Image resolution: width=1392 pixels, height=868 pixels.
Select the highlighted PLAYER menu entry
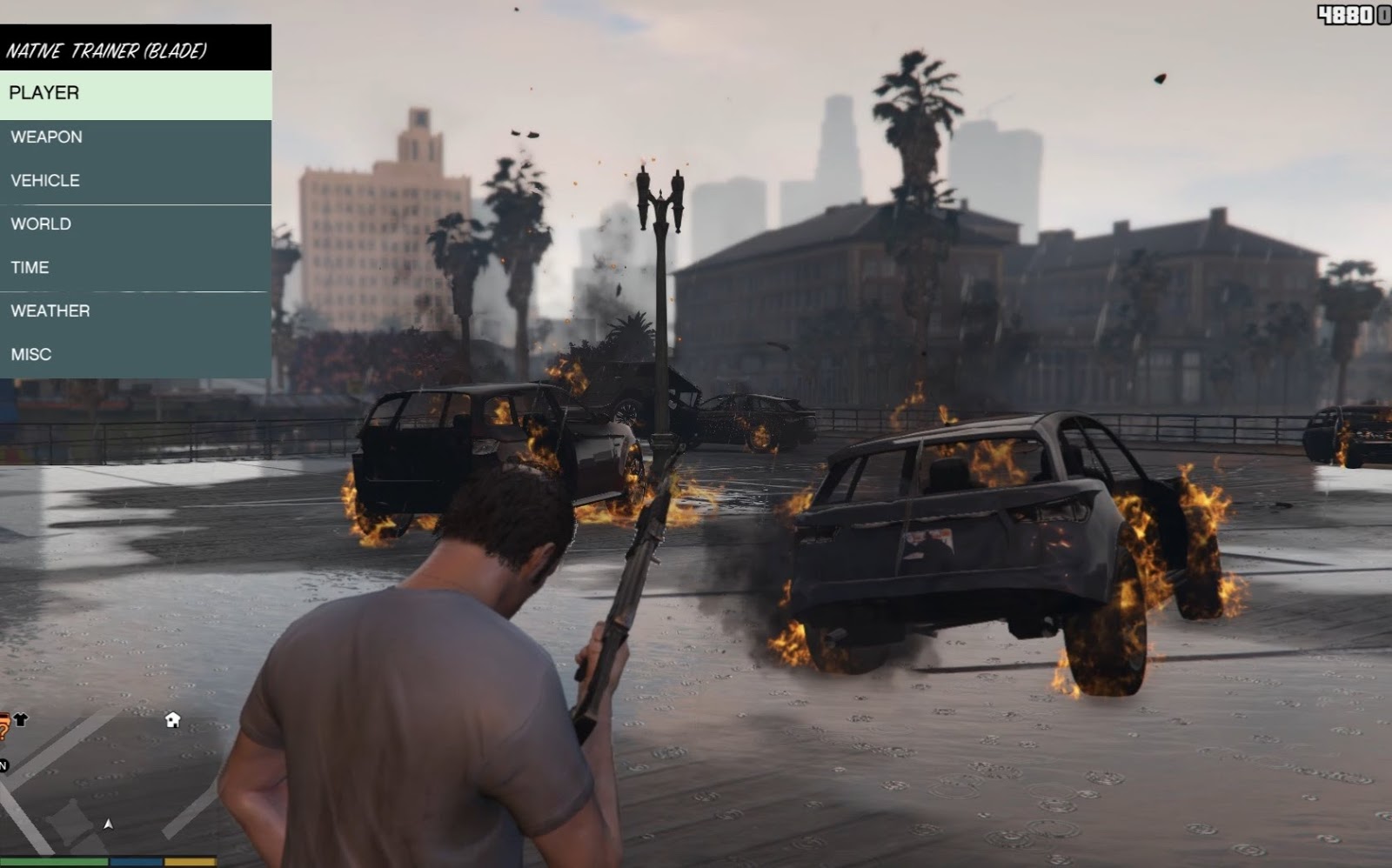pos(135,94)
